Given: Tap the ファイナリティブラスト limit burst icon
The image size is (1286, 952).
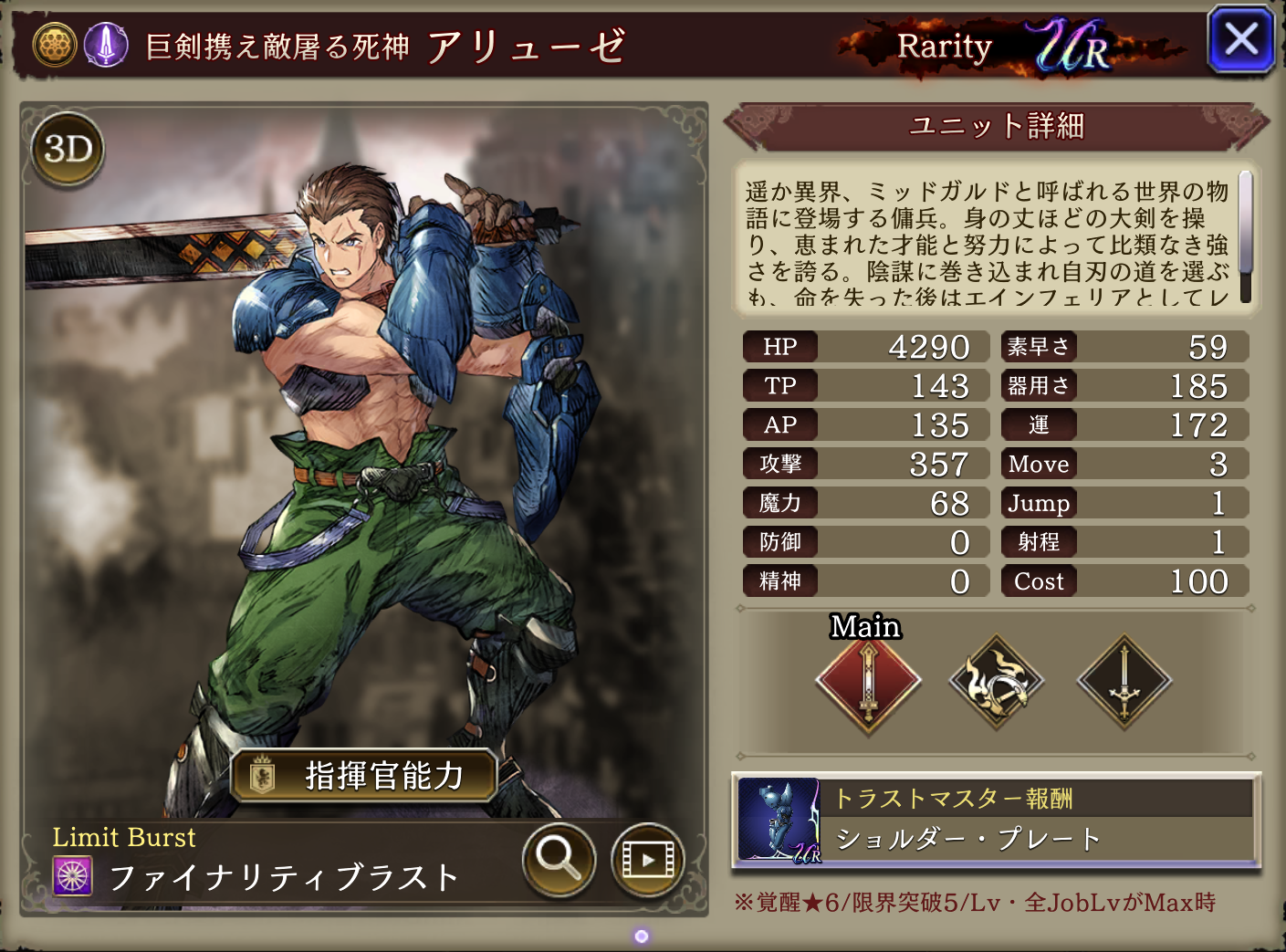Looking at the screenshot, I should click(73, 876).
